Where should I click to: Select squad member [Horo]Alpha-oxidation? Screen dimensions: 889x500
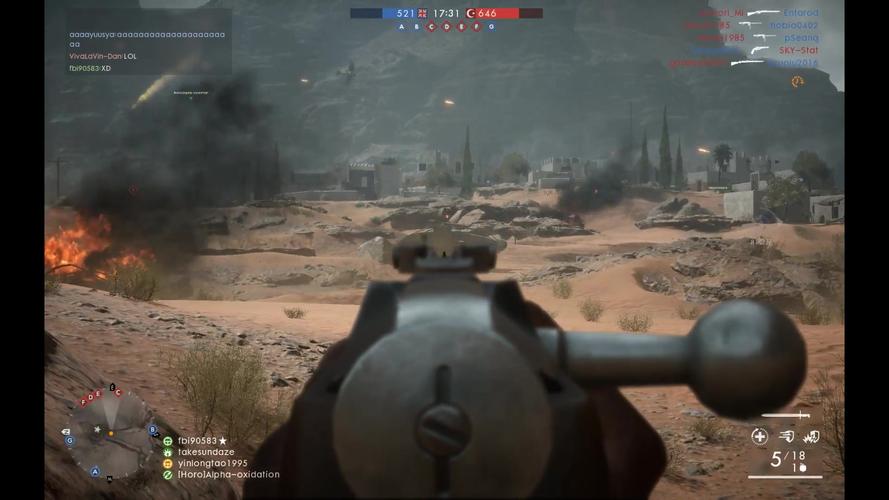[228, 475]
